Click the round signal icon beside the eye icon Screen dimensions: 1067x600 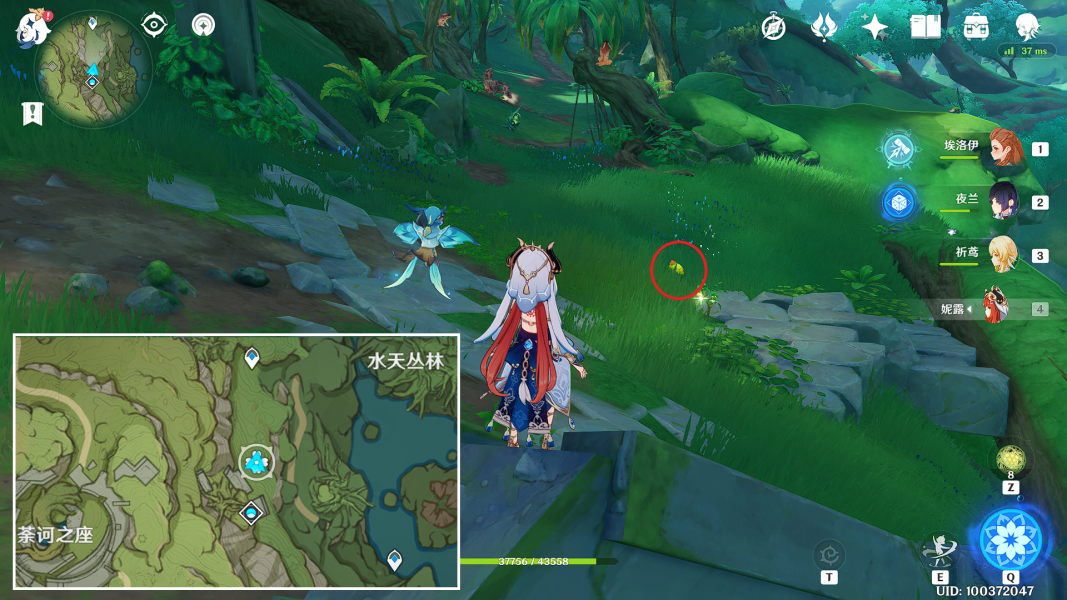[x=203, y=25]
